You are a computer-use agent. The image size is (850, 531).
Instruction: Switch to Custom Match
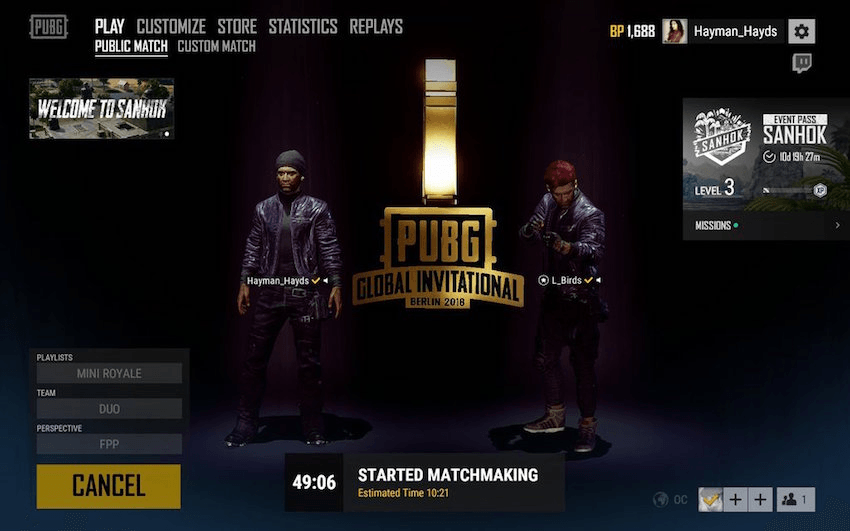click(216, 46)
